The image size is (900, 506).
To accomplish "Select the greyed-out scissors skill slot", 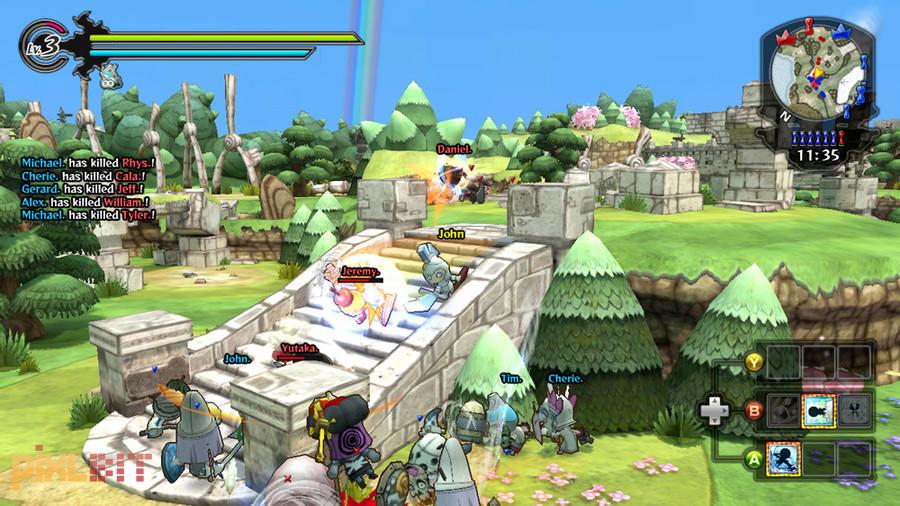I will tap(853, 408).
